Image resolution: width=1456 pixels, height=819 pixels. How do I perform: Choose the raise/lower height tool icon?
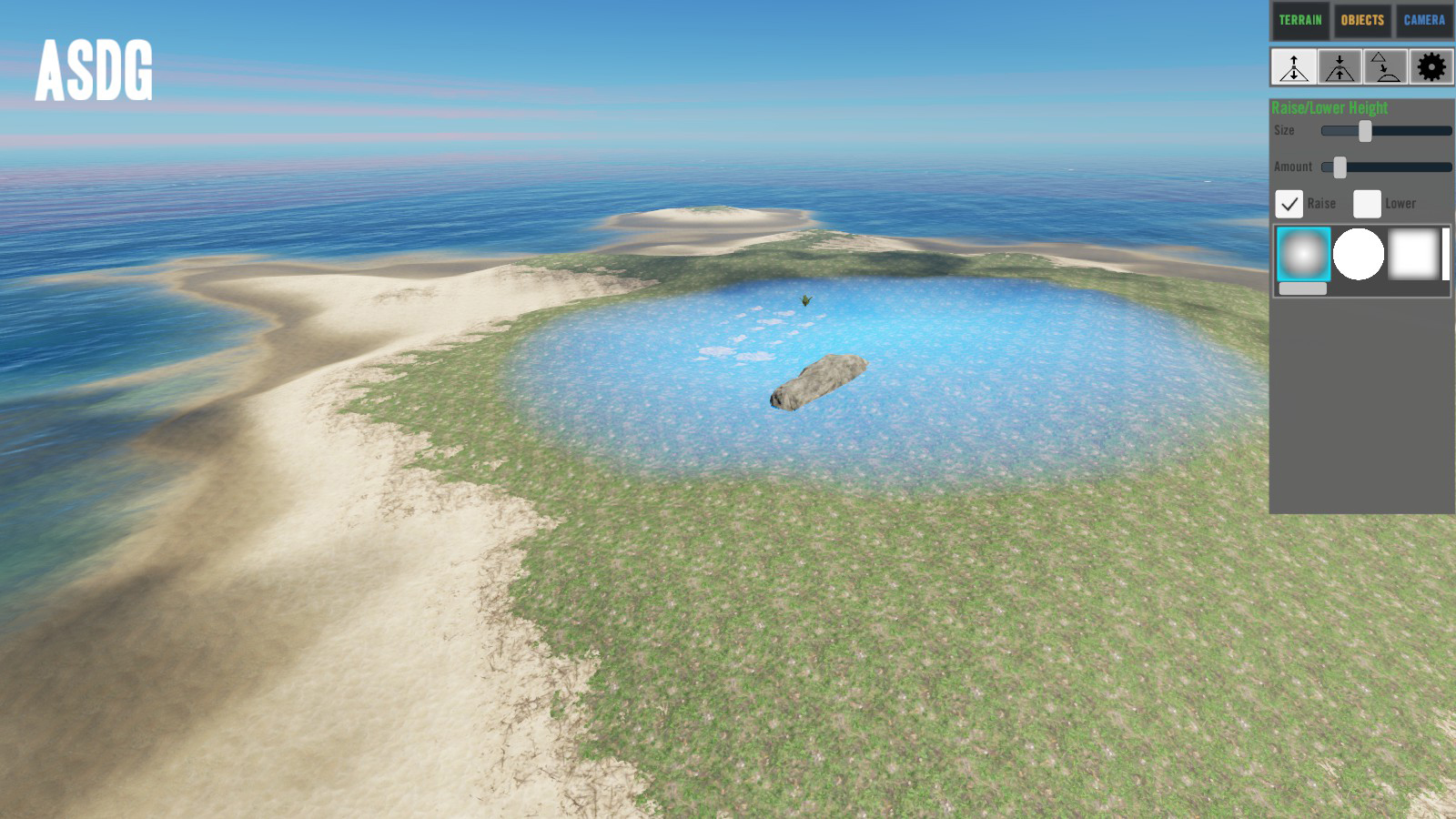click(1294, 67)
